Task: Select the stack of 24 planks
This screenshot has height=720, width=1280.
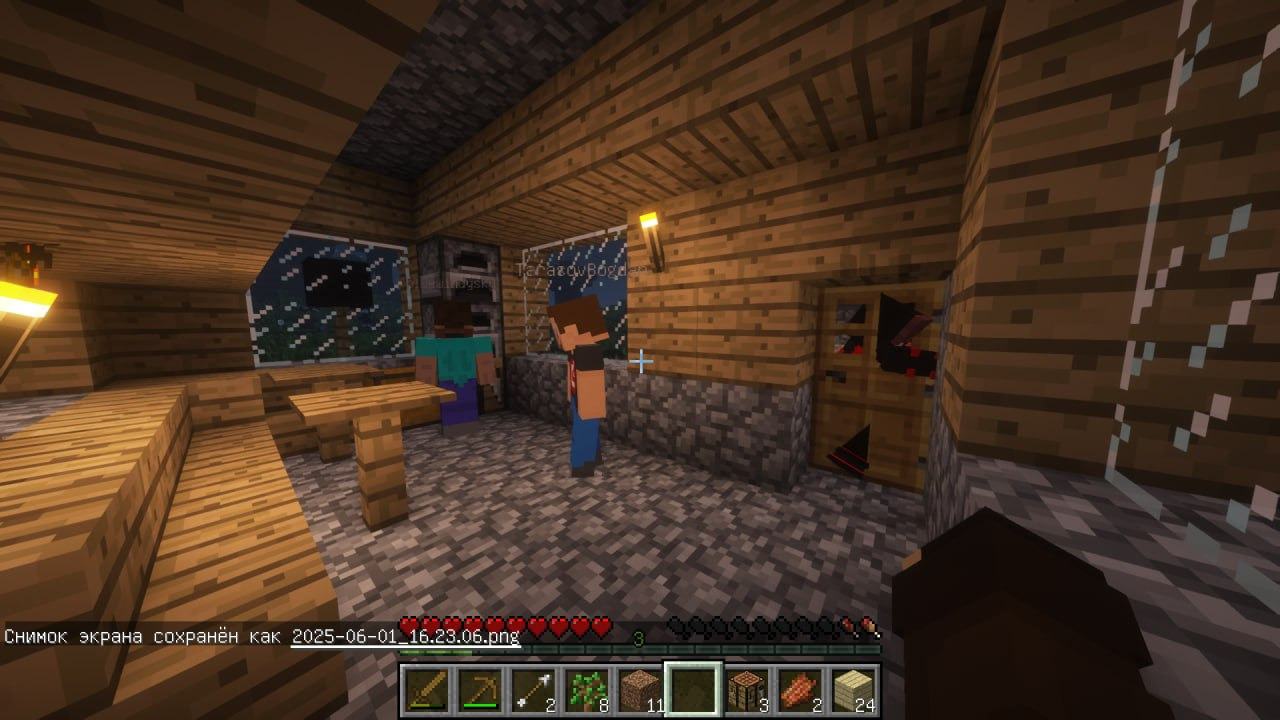Action: tap(854, 690)
